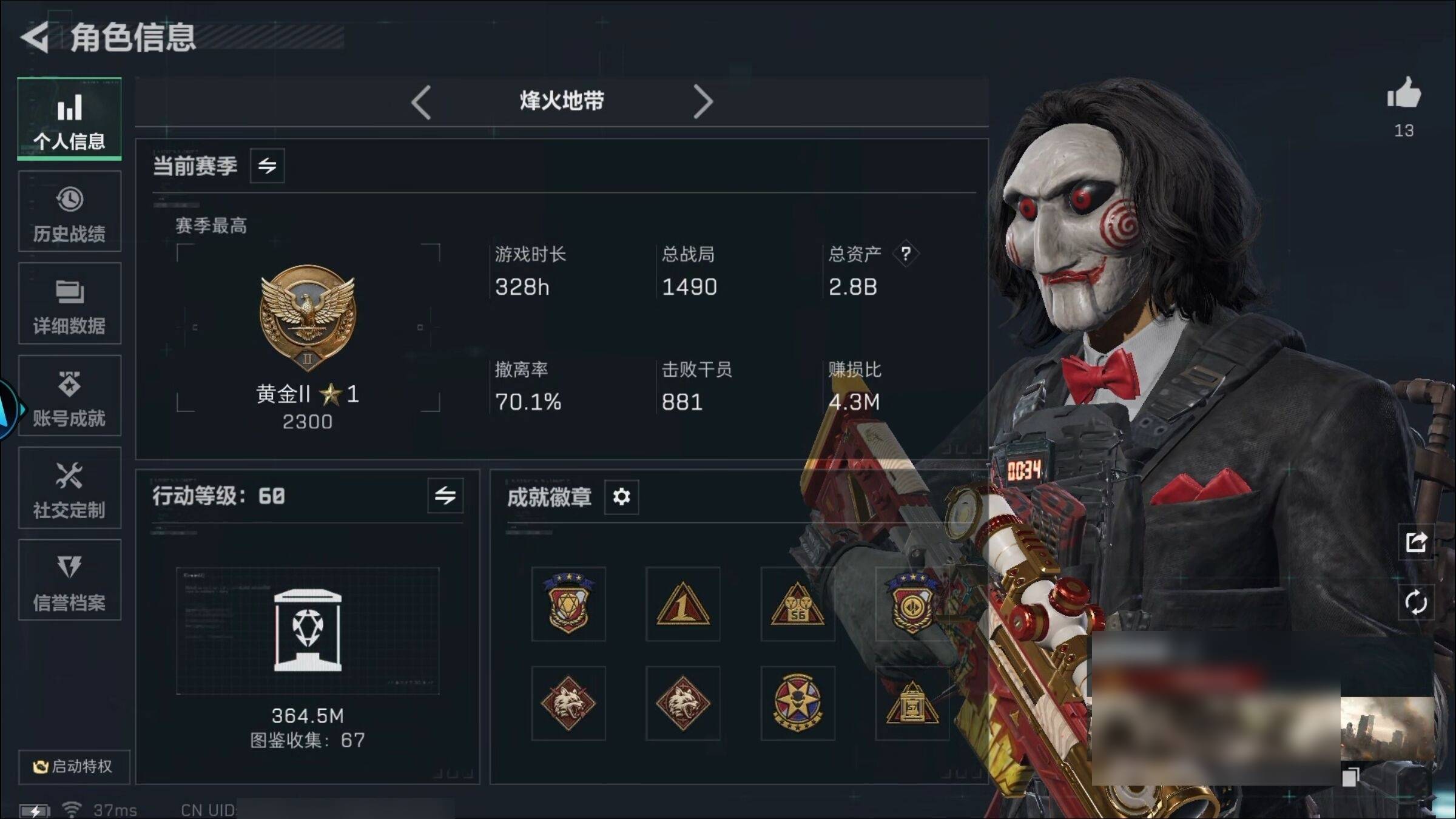1456x819 pixels.
Task: Click the 总资产 question mark help icon
Action: point(906,254)
